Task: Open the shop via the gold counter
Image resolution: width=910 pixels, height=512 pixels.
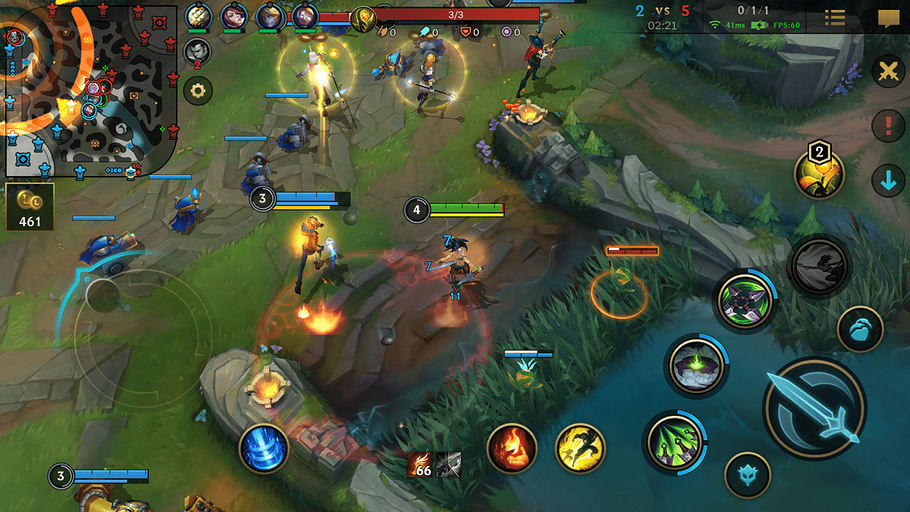Action: point(30,206)
